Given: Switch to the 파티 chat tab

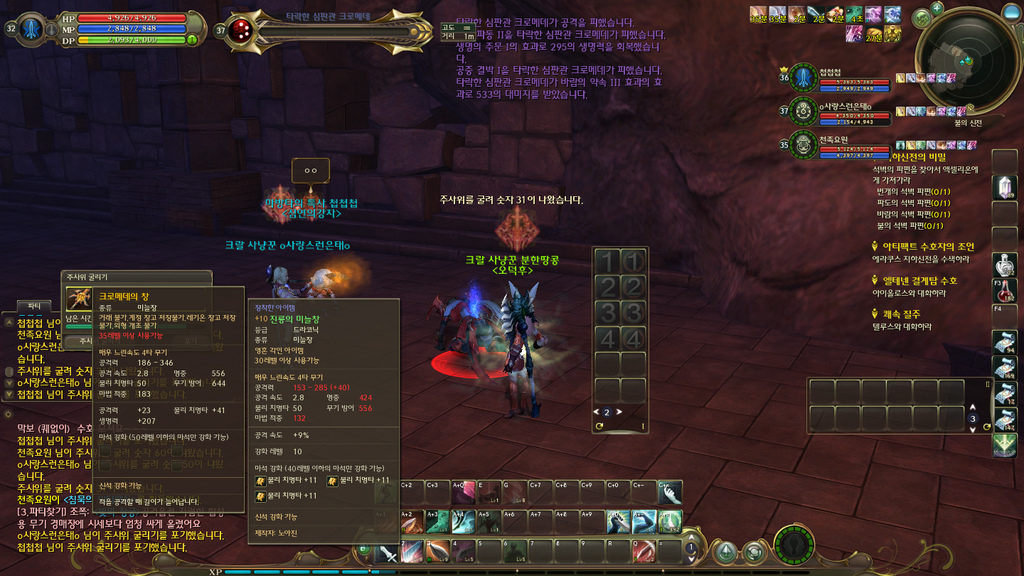Looking at the screenshot, I should point(34,305).
